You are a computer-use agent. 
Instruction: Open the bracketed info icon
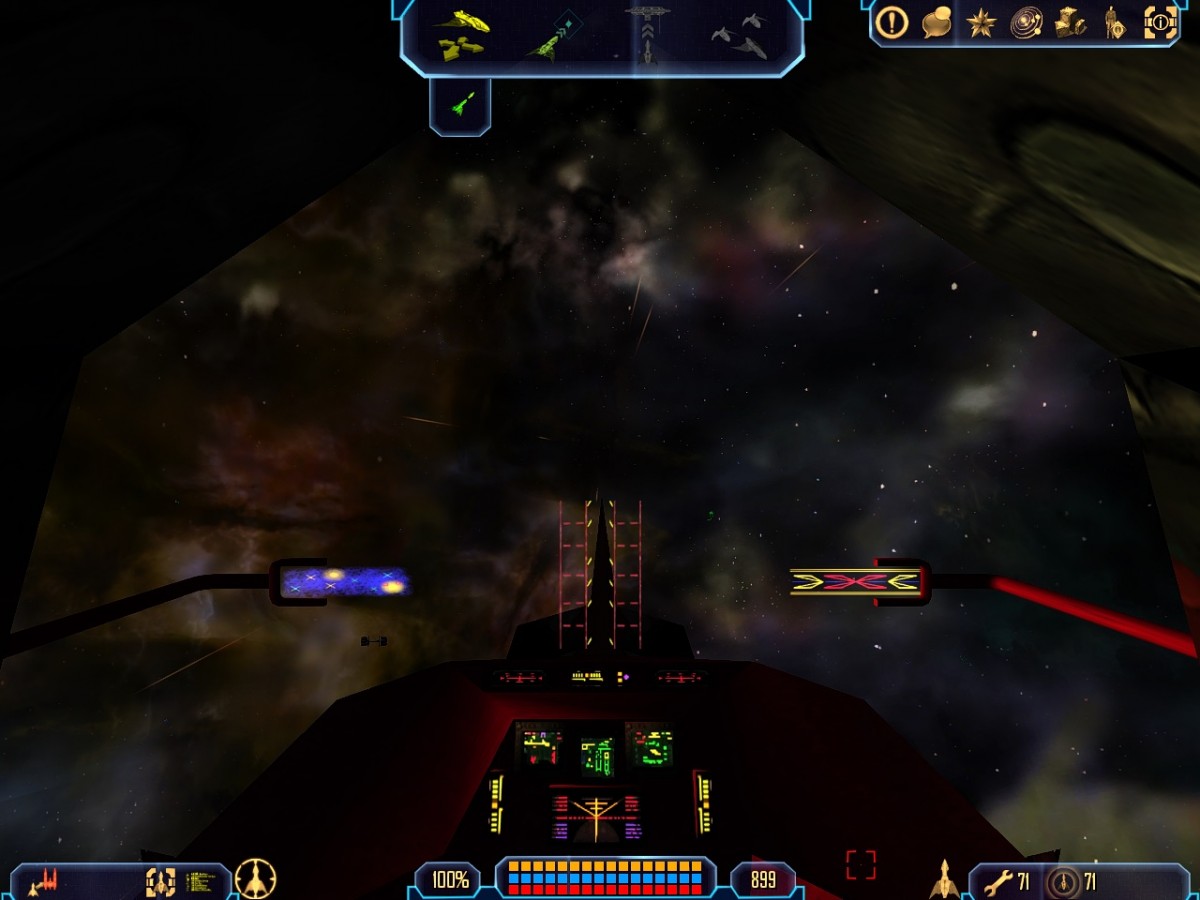pyautogui.click(x=1160, y=22)
